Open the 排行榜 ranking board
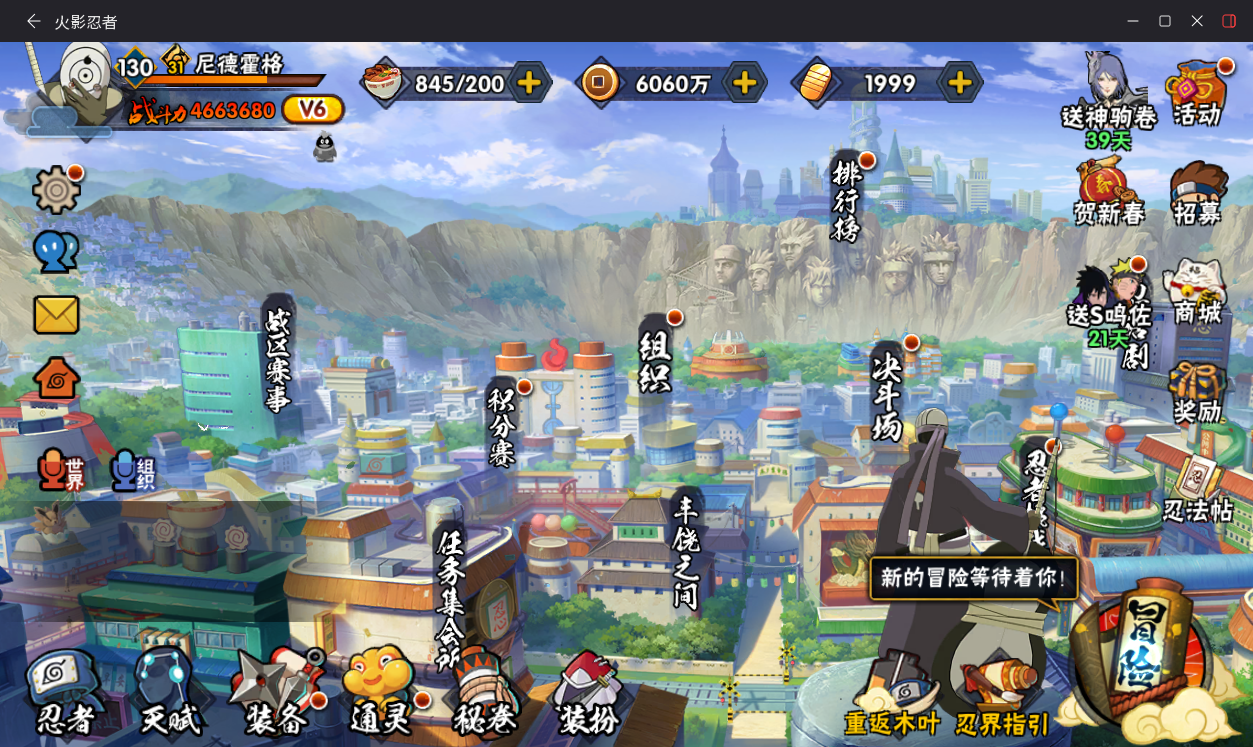 [x=846, y=198]
